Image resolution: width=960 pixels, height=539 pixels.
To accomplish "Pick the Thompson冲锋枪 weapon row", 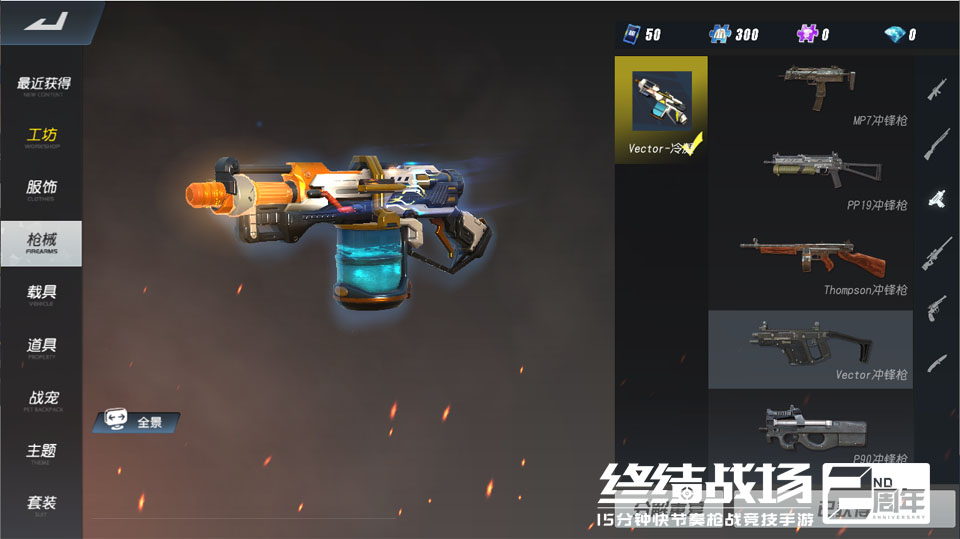I will pyautogui.click(x=811, y=265).
